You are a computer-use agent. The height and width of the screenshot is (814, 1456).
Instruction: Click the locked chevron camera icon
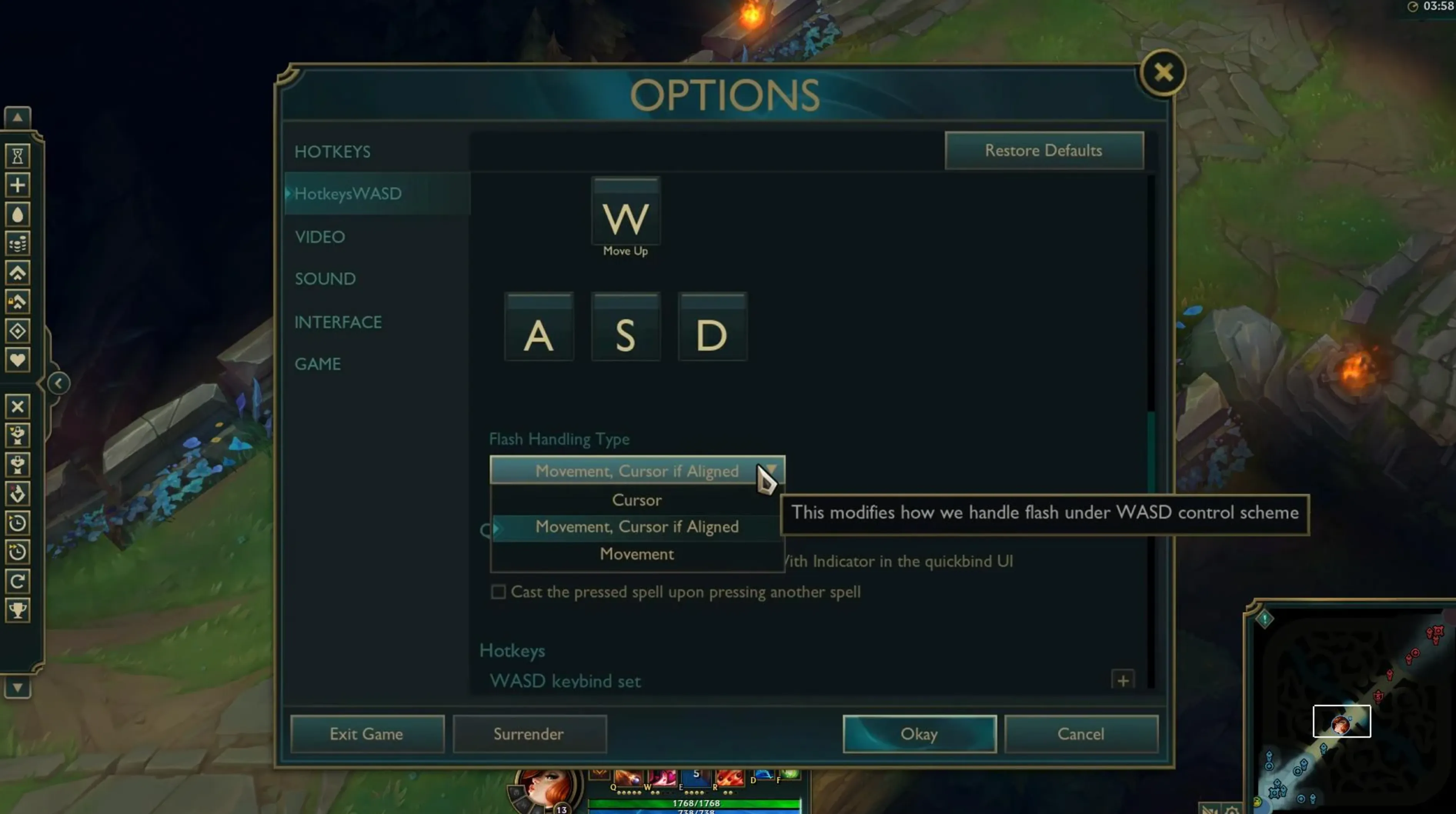click(18, 301)
